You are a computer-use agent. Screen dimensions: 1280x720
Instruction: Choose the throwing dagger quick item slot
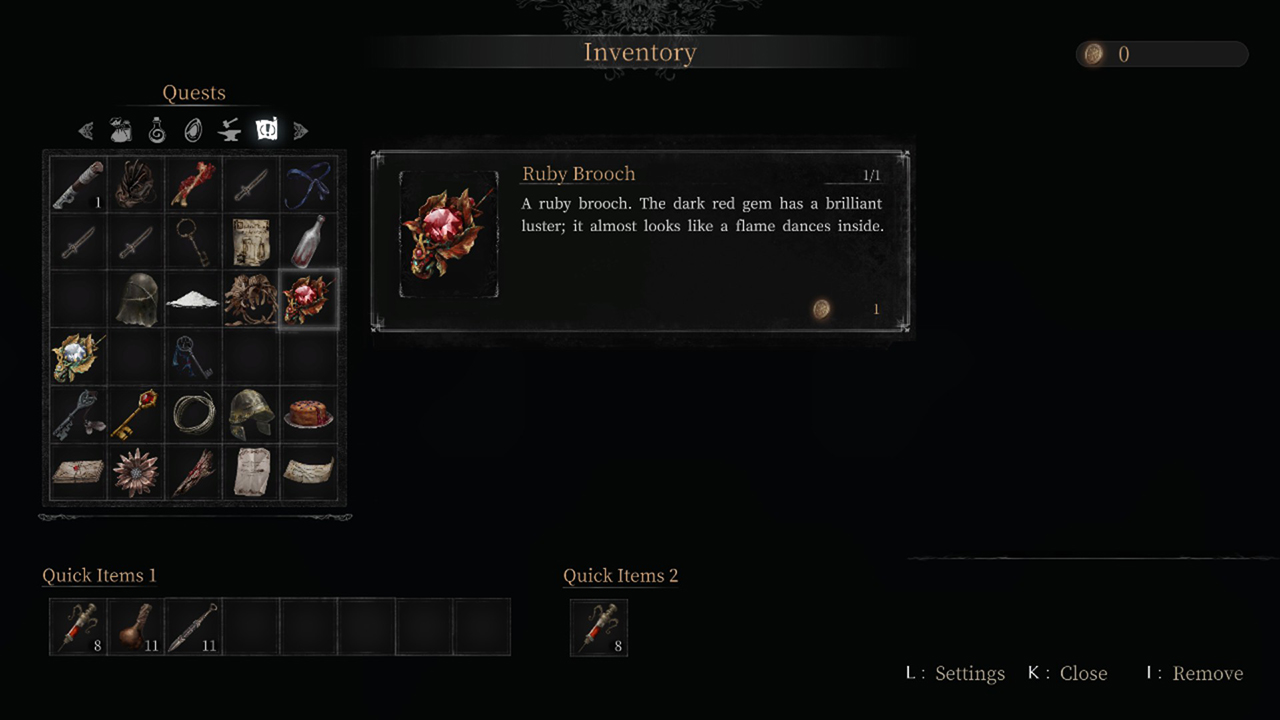pos(194,627)
